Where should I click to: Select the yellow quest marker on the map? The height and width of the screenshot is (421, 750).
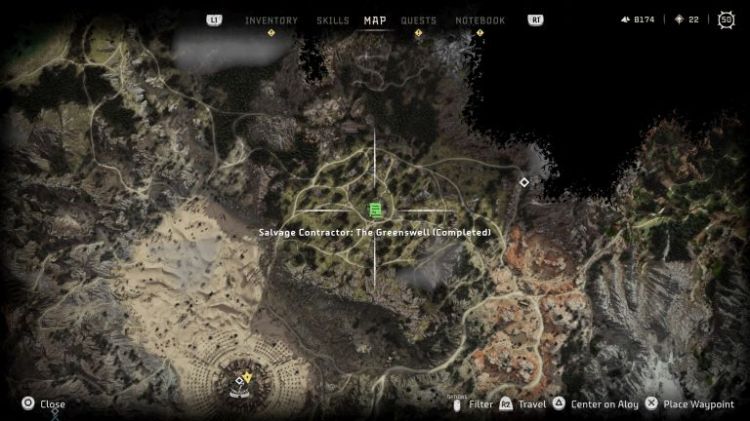pos(248,376)
